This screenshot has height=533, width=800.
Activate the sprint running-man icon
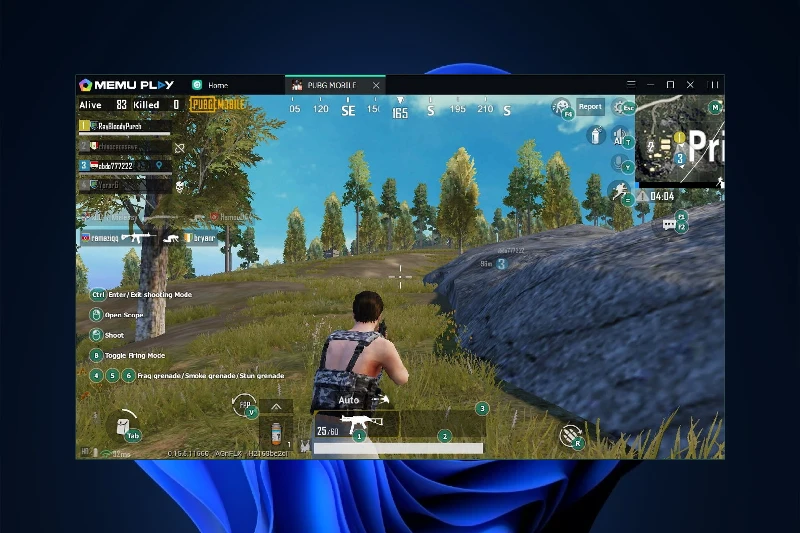(619, 190)
